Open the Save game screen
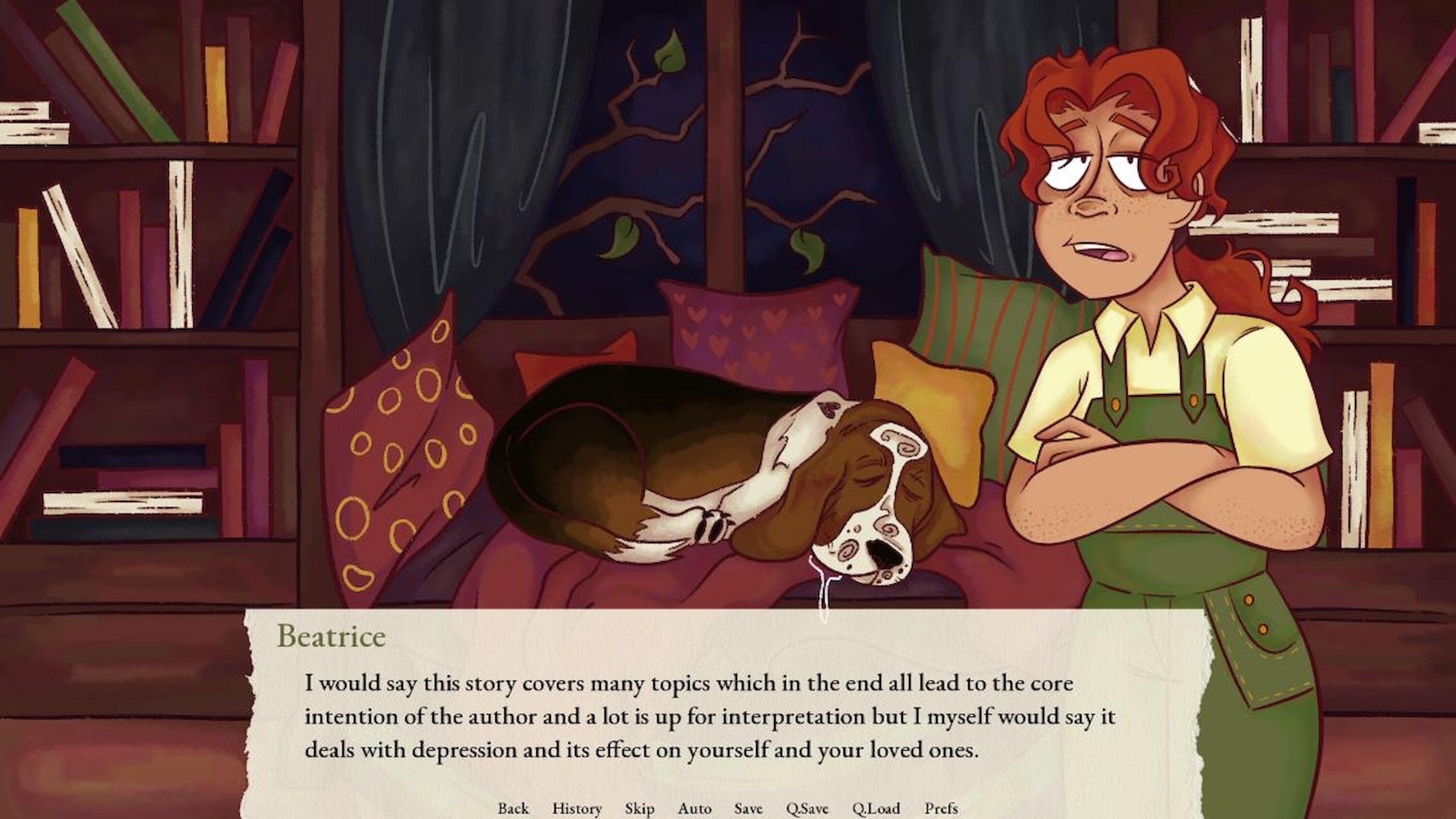 pyautogui.click(x=748, y=808)
